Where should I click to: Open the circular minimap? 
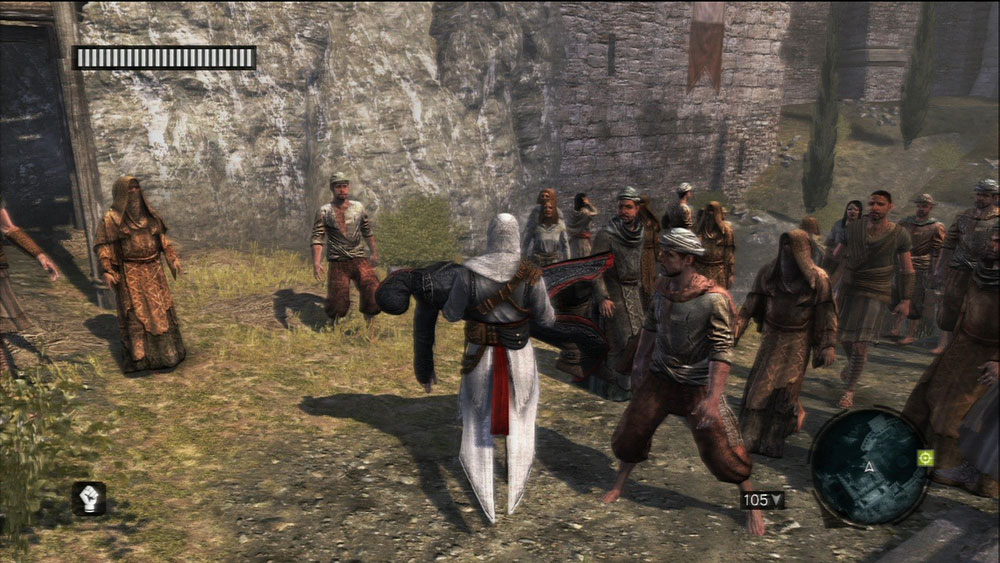click(x=867, y=466)
